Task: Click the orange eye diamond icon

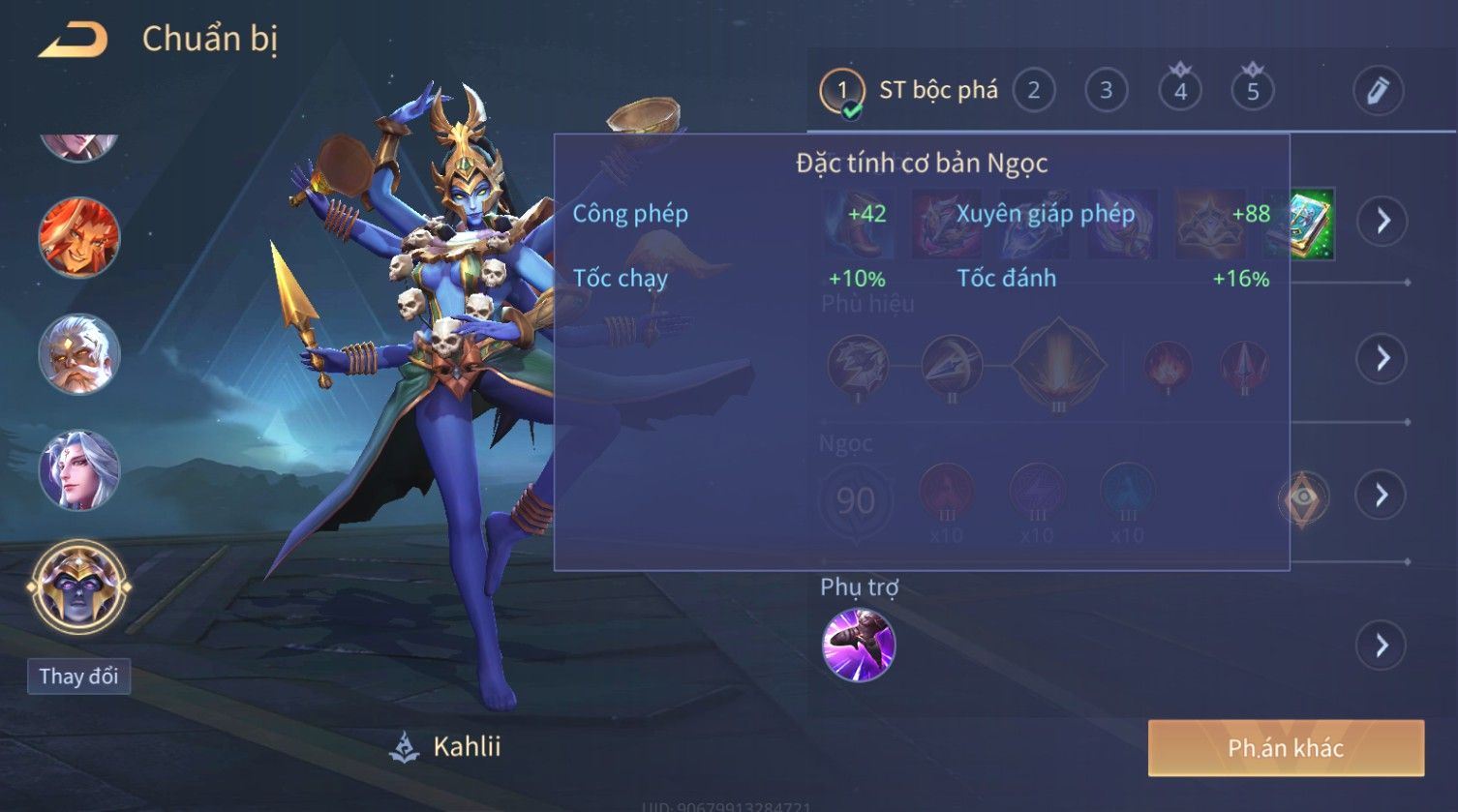Action: (1303, 497)
